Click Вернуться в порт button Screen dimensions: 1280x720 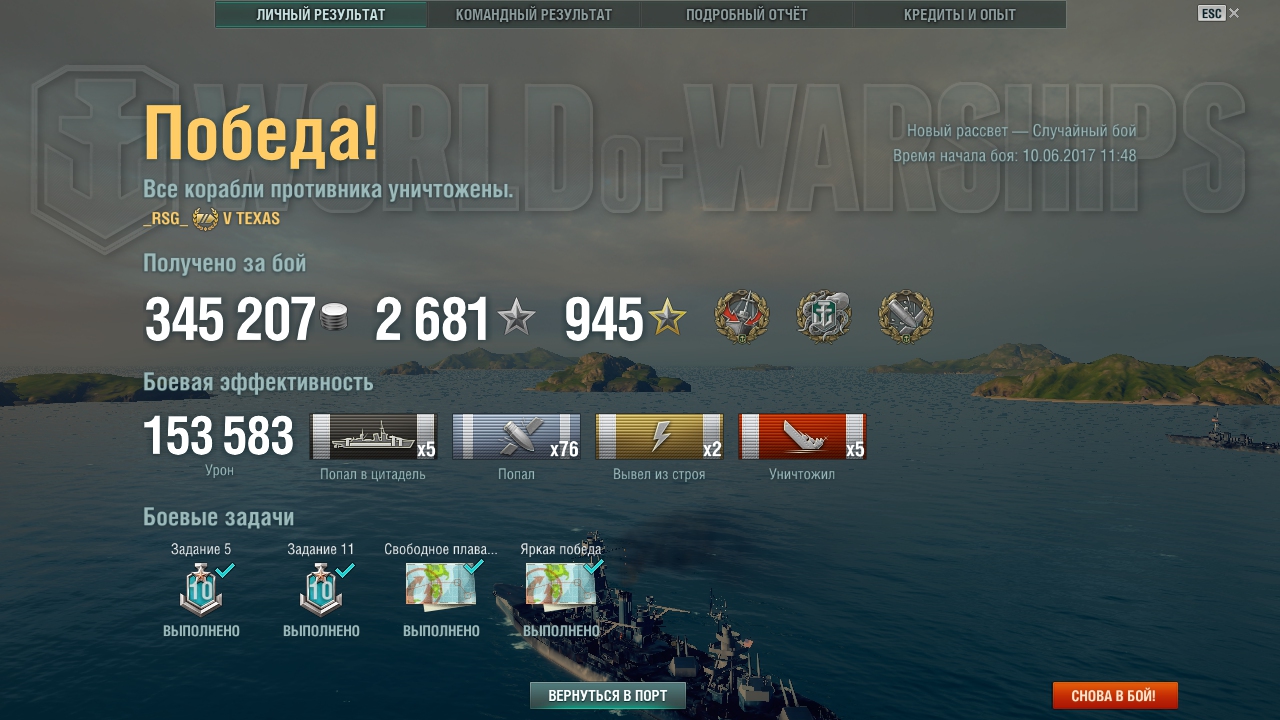click(x=608, y=696)
